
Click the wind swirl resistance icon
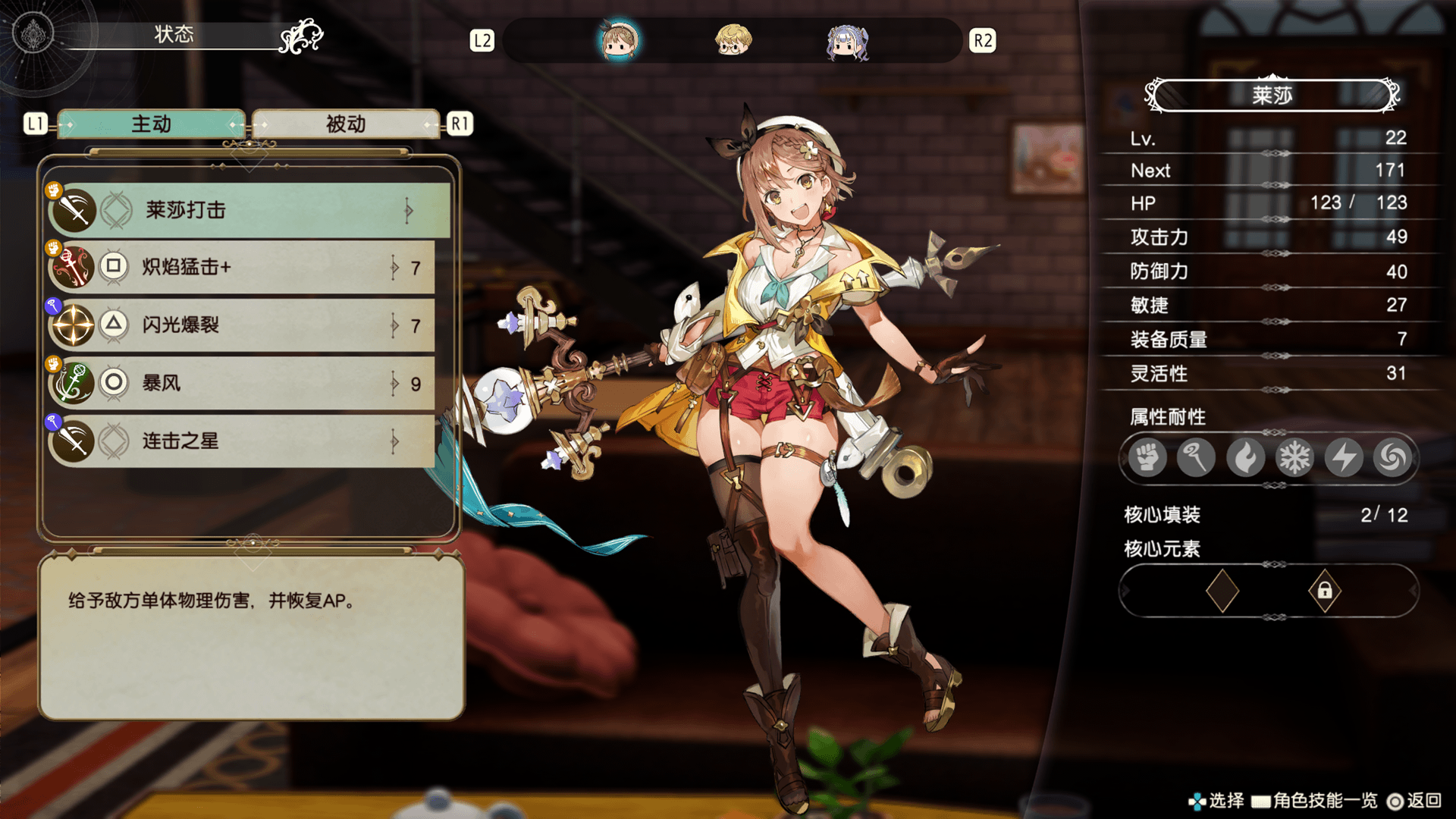coord(1392,458)
